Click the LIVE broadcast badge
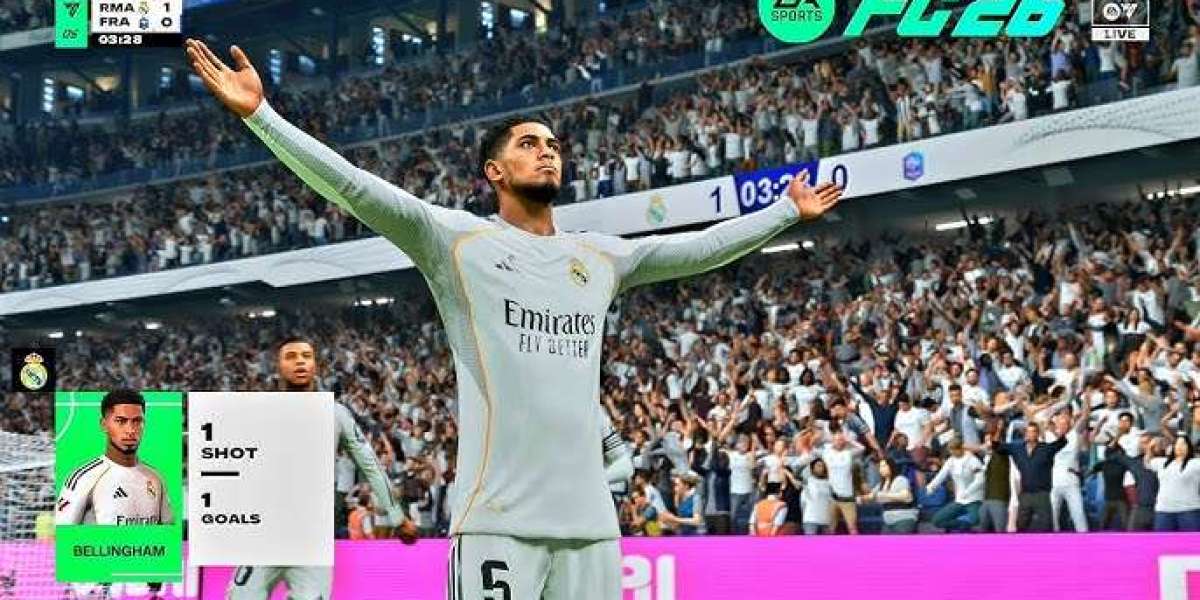The image size is (1200, 600). coord(1120,20)
